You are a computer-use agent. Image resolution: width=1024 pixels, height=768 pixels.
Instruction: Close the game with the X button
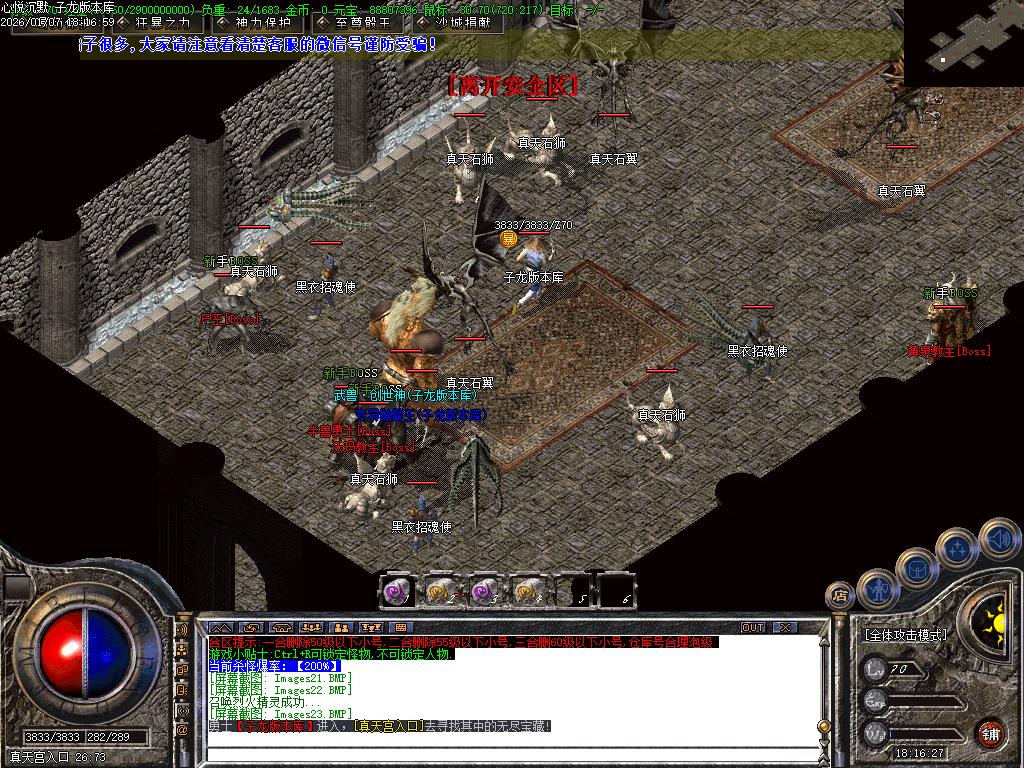click(785, 628)
